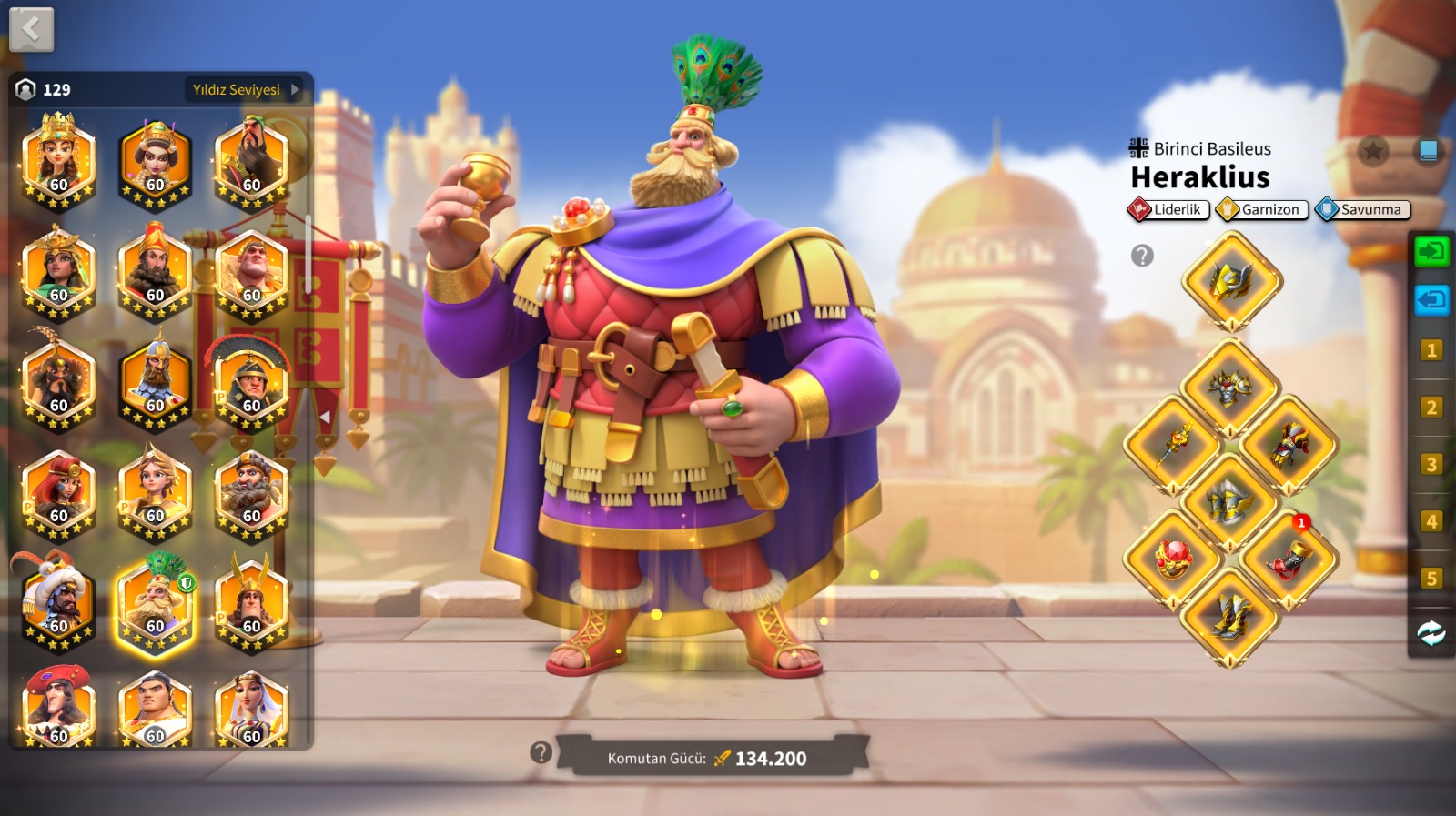Go back using the top-left arrow

(32, 30)
